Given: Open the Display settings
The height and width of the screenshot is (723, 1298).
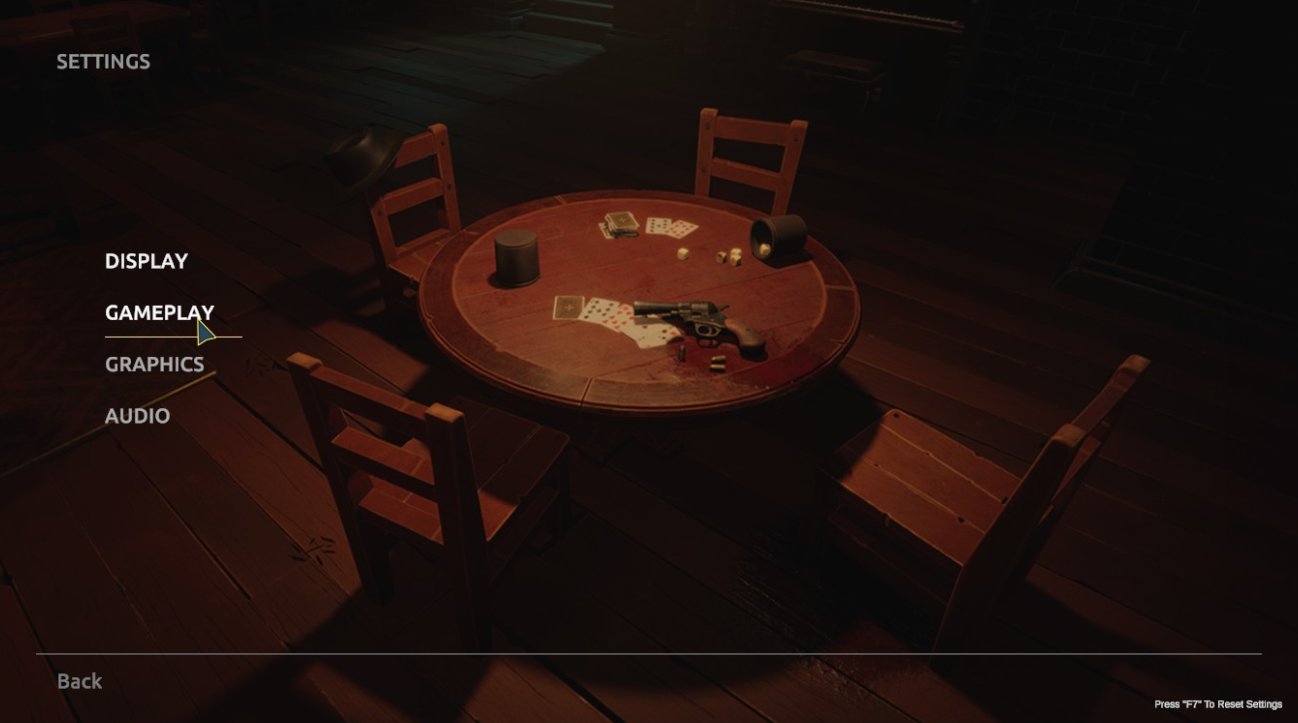Looking at the screenshot, I should [146, 261].
